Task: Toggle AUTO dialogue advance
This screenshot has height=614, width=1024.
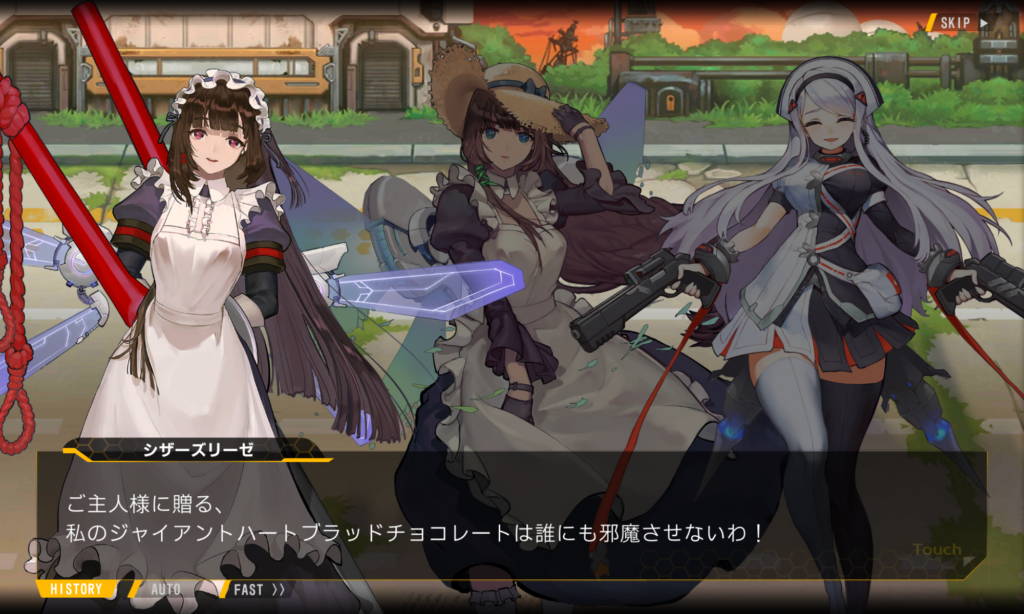Action: (x=166, y=589)
